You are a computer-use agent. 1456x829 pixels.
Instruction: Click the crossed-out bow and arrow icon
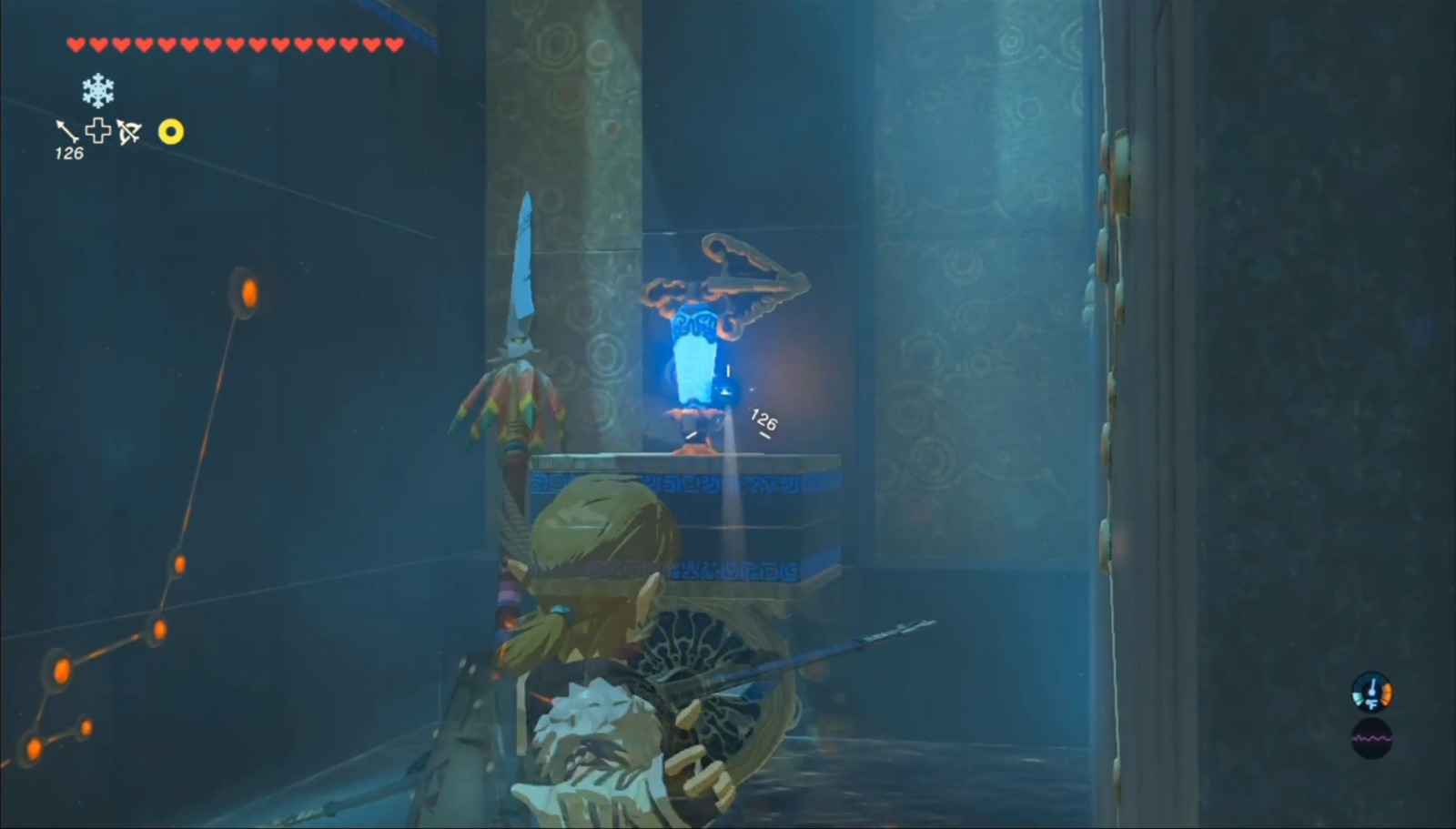(130, 132)
